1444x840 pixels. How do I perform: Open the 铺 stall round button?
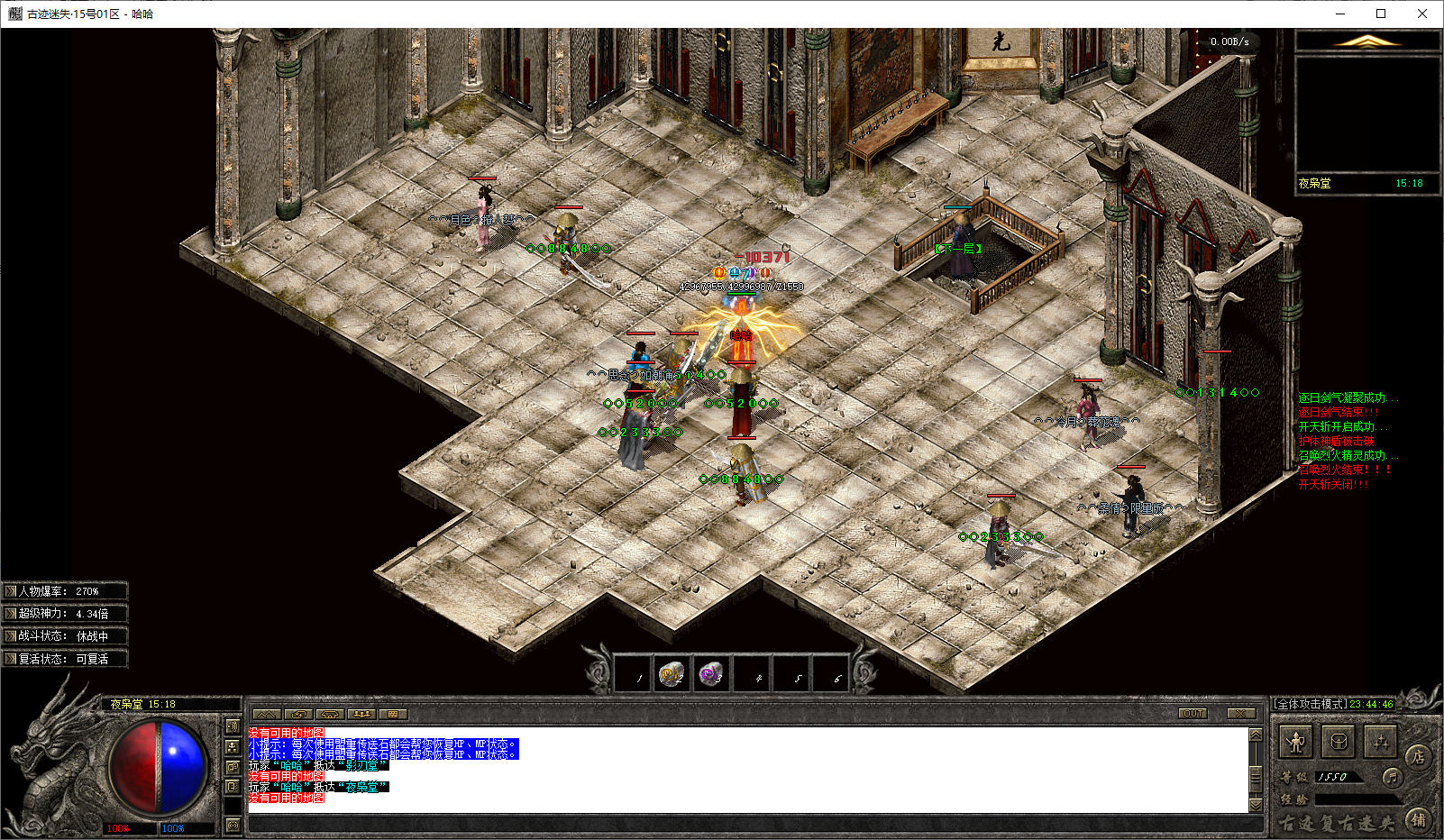pos(1419,819)
